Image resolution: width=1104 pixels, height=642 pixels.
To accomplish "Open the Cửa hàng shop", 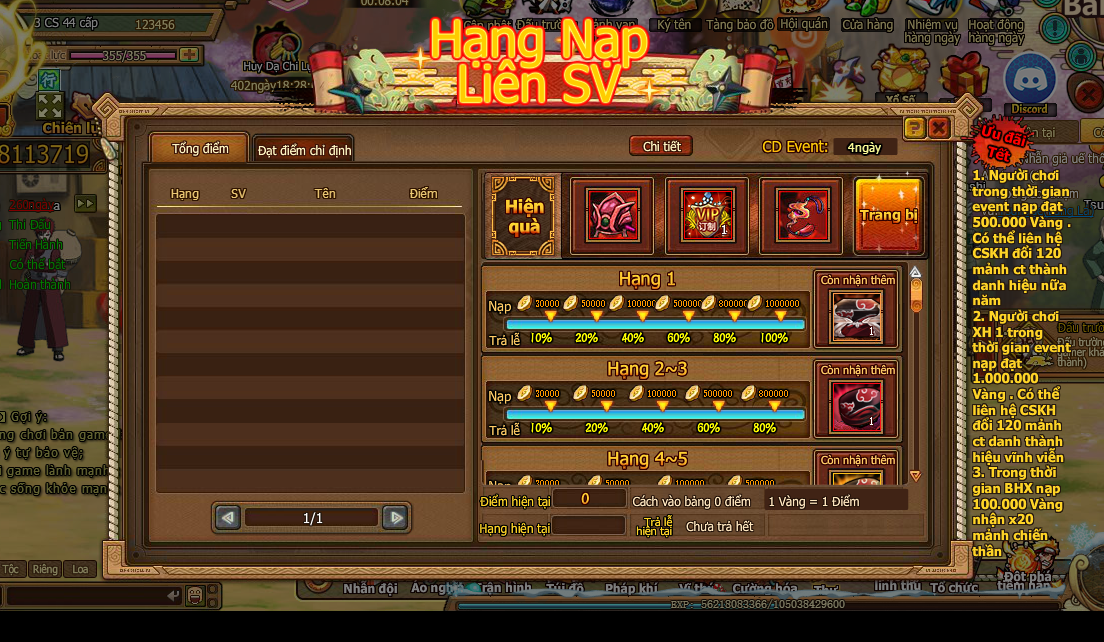I will (x=867, y=24).
